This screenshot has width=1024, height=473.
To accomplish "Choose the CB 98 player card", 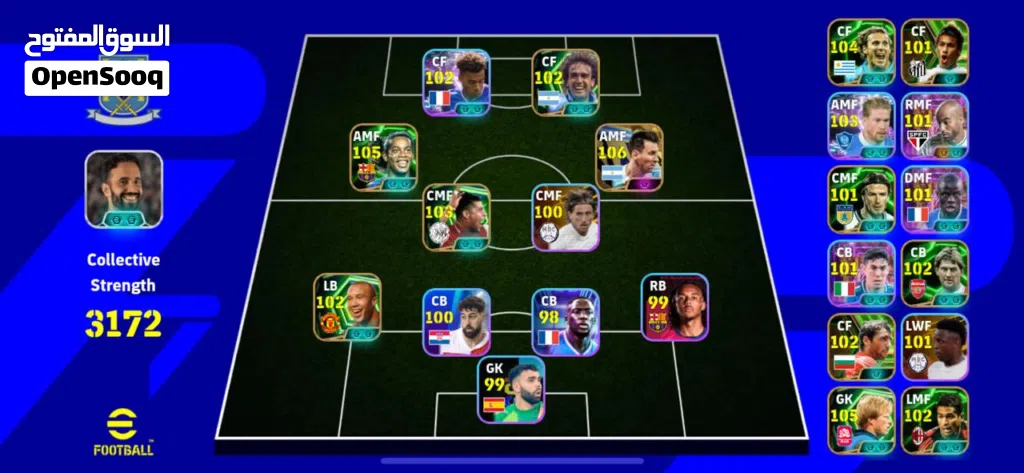I will [566, 322].
